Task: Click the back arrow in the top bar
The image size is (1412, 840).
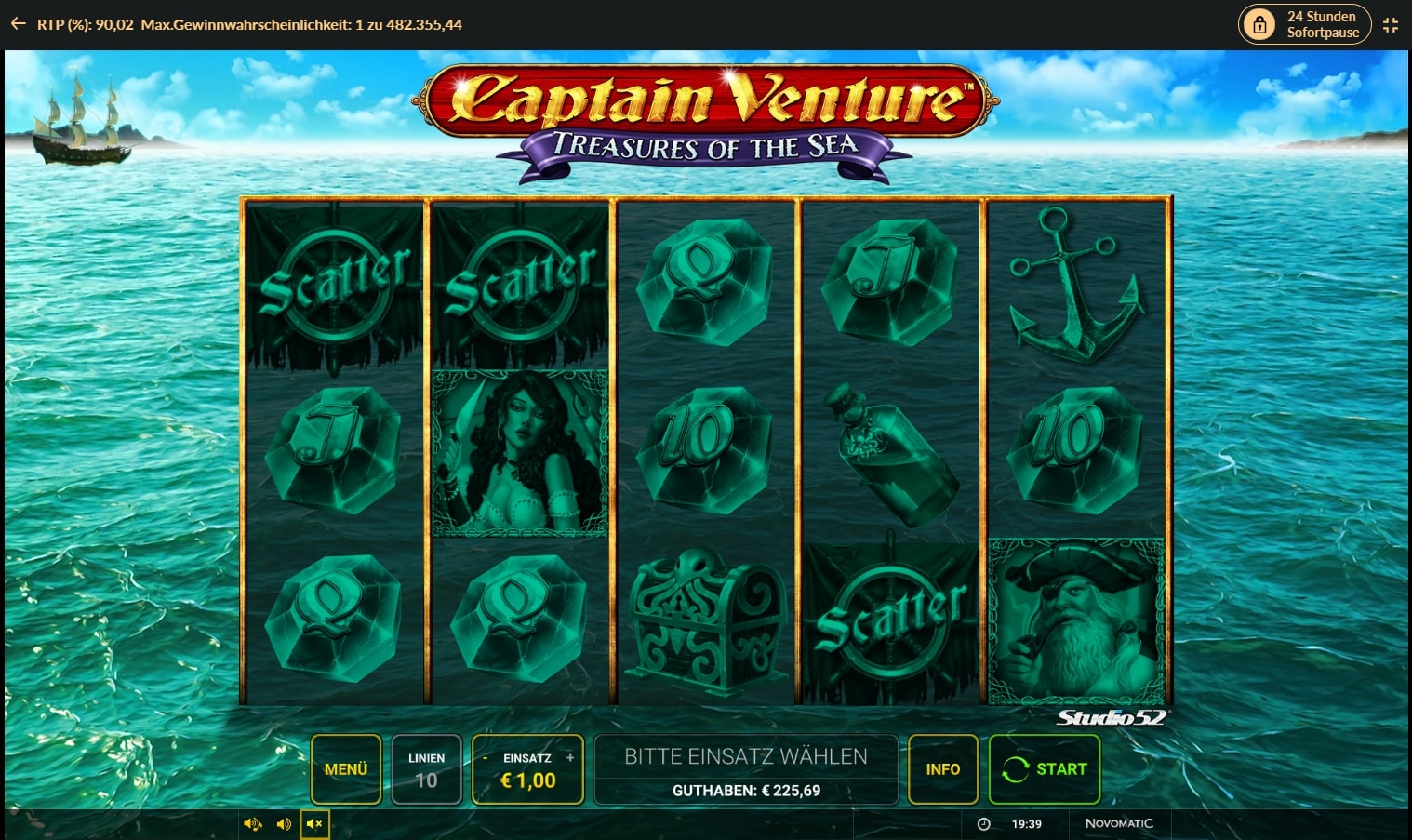Action: tap(18, 23)
